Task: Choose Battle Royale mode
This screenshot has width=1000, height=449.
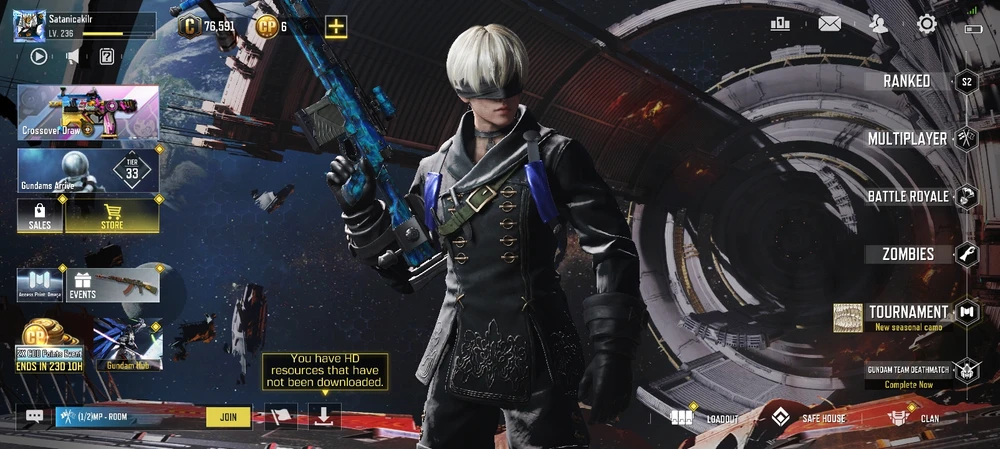Action: 908,196
